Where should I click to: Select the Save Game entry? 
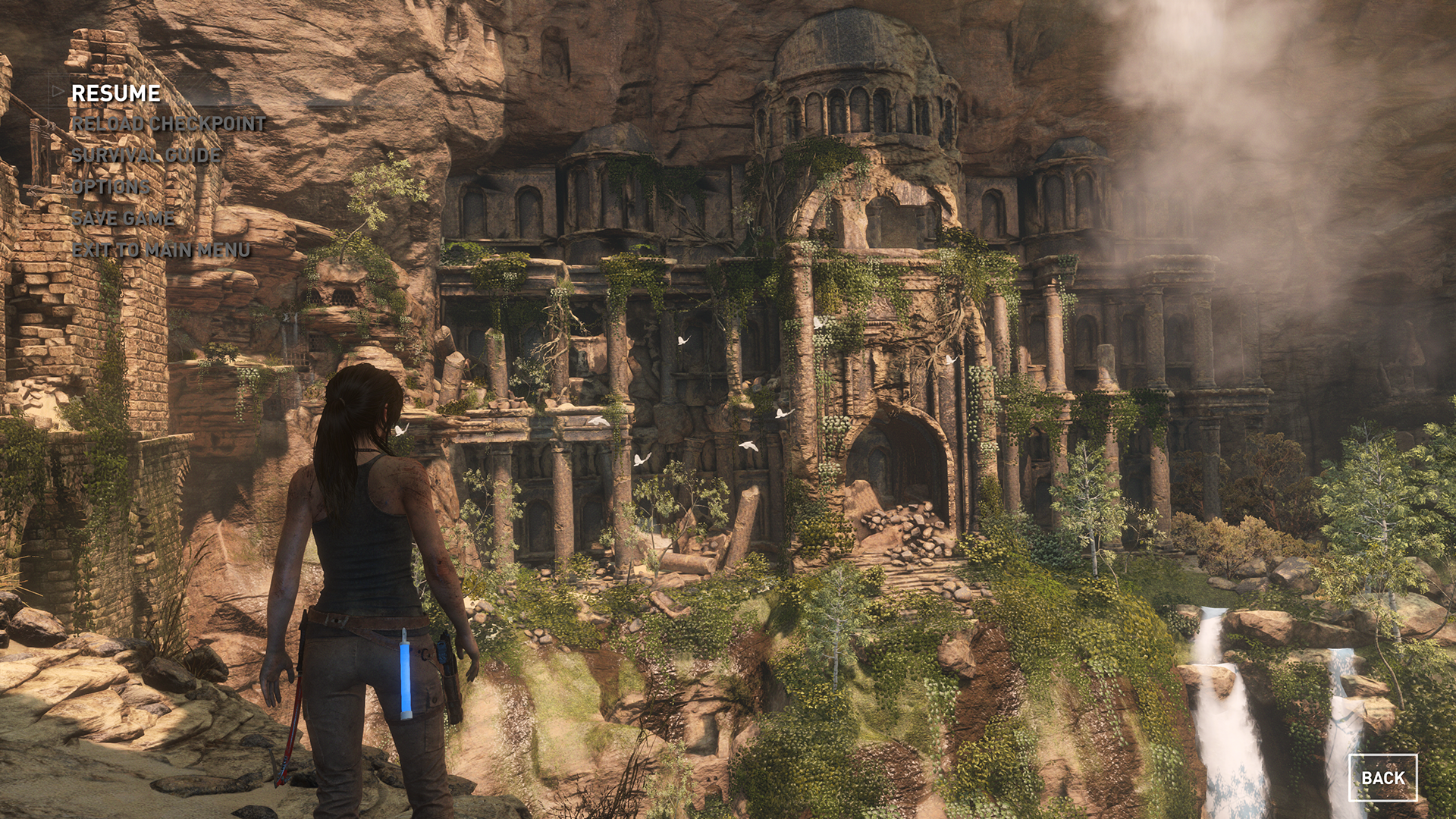tap(123, 218)
